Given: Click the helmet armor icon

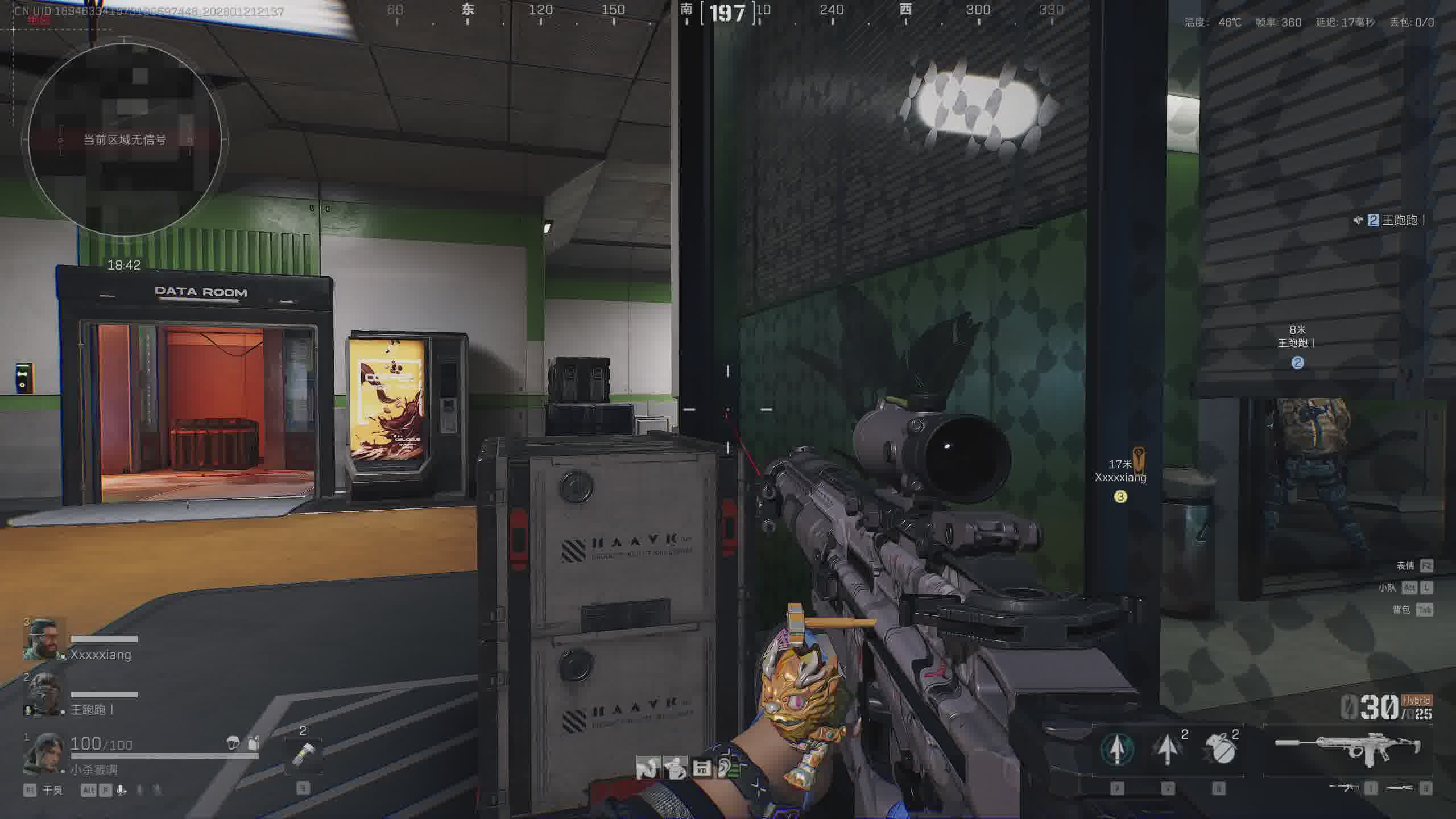Looking at the screenshot, I should pyautogui.click(x=233, y=743).
